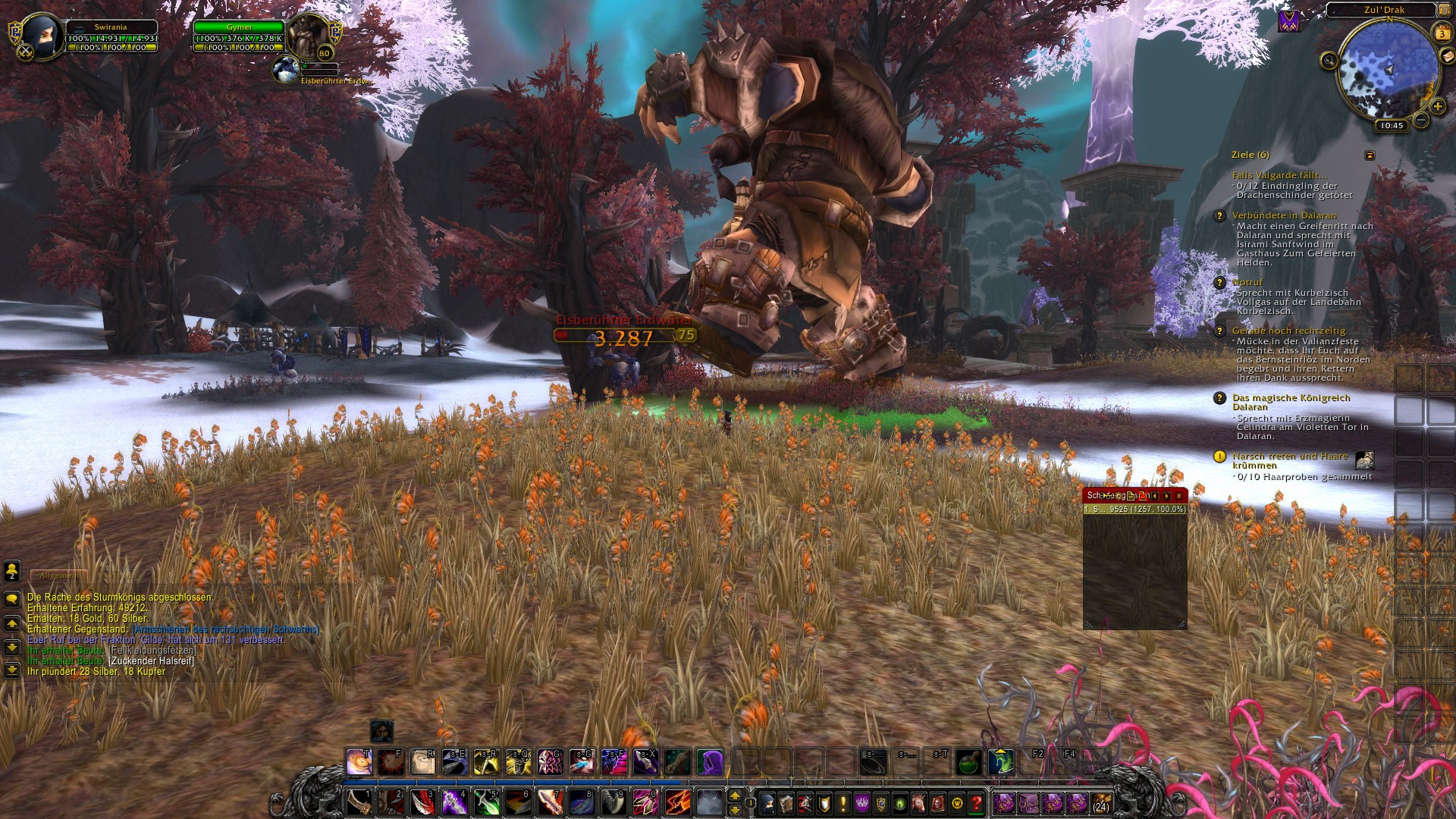This screenshot has height=819, width=1456.
Task: Activate the purple hooded figure ability
Action: click(711, 761)
